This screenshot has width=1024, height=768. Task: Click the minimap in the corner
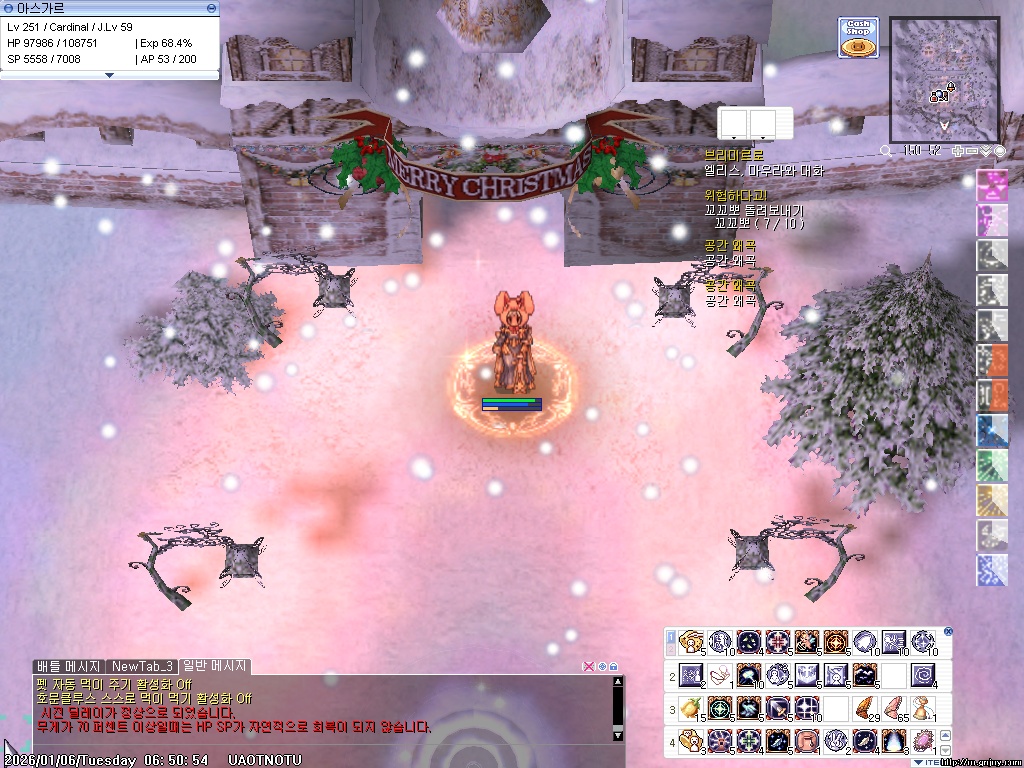point(944,79)
